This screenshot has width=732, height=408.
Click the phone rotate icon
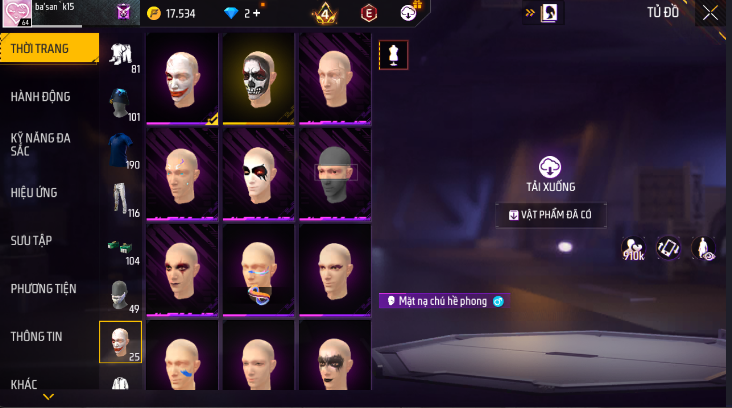click(x=668, y=248)
